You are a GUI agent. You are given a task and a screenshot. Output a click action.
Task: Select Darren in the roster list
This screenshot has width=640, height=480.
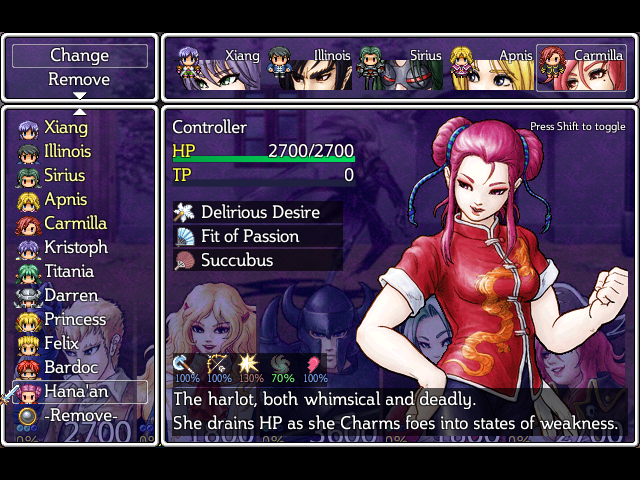point(71,296)
